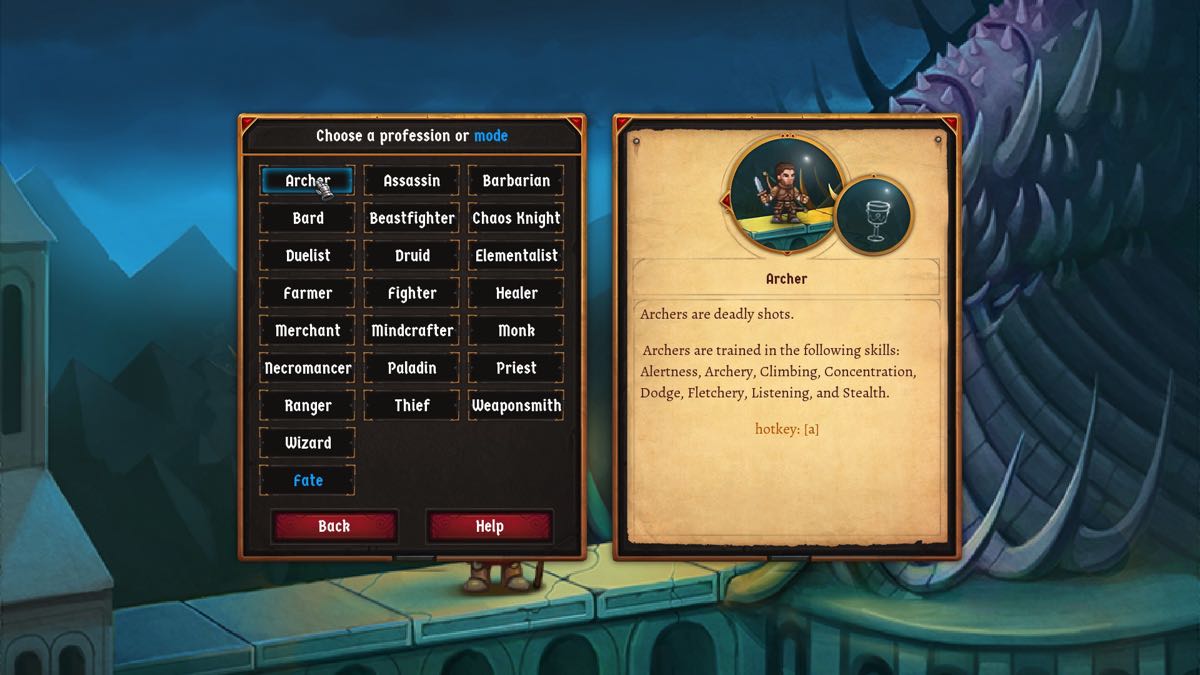
Task: Go back with the red Back button
Action: point(334,526)
